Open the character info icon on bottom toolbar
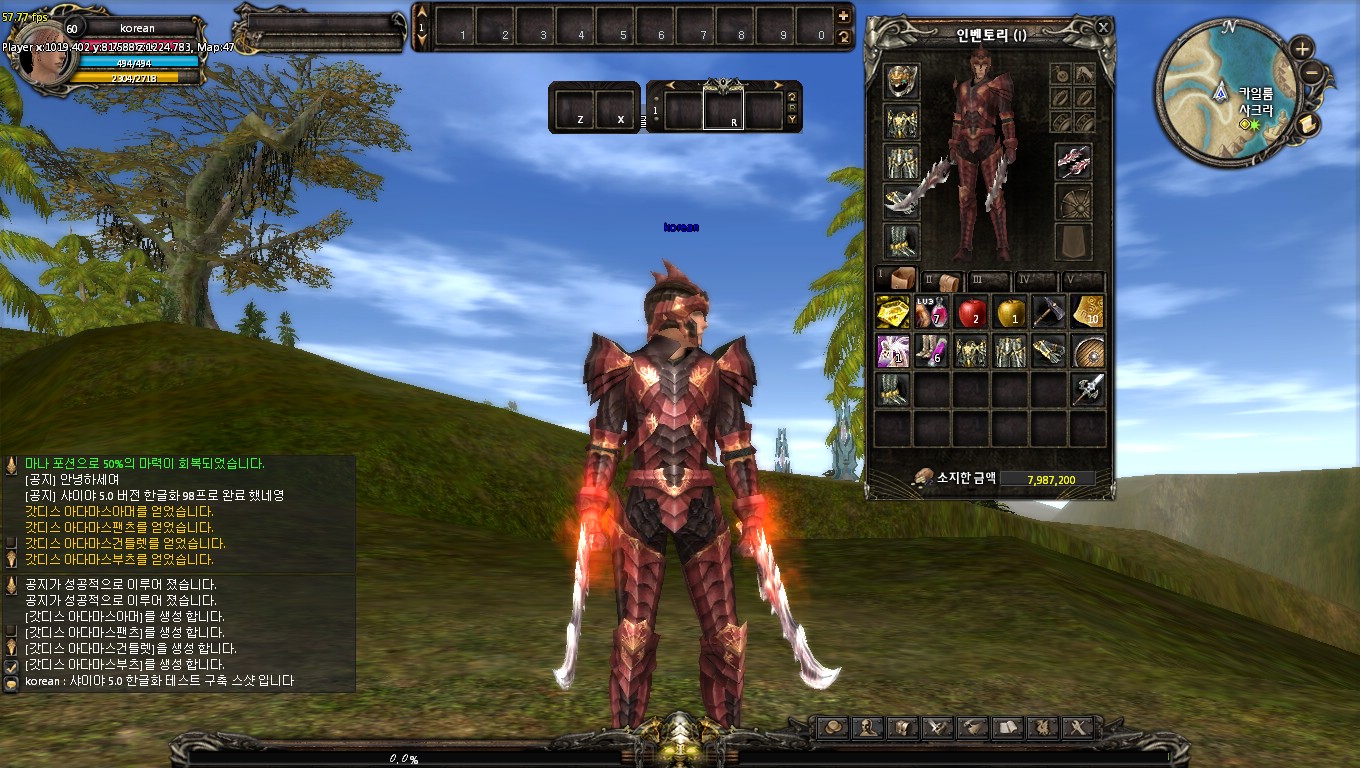Image resolution: width=1360 pixels, height=768 pixels. [868, 727]
